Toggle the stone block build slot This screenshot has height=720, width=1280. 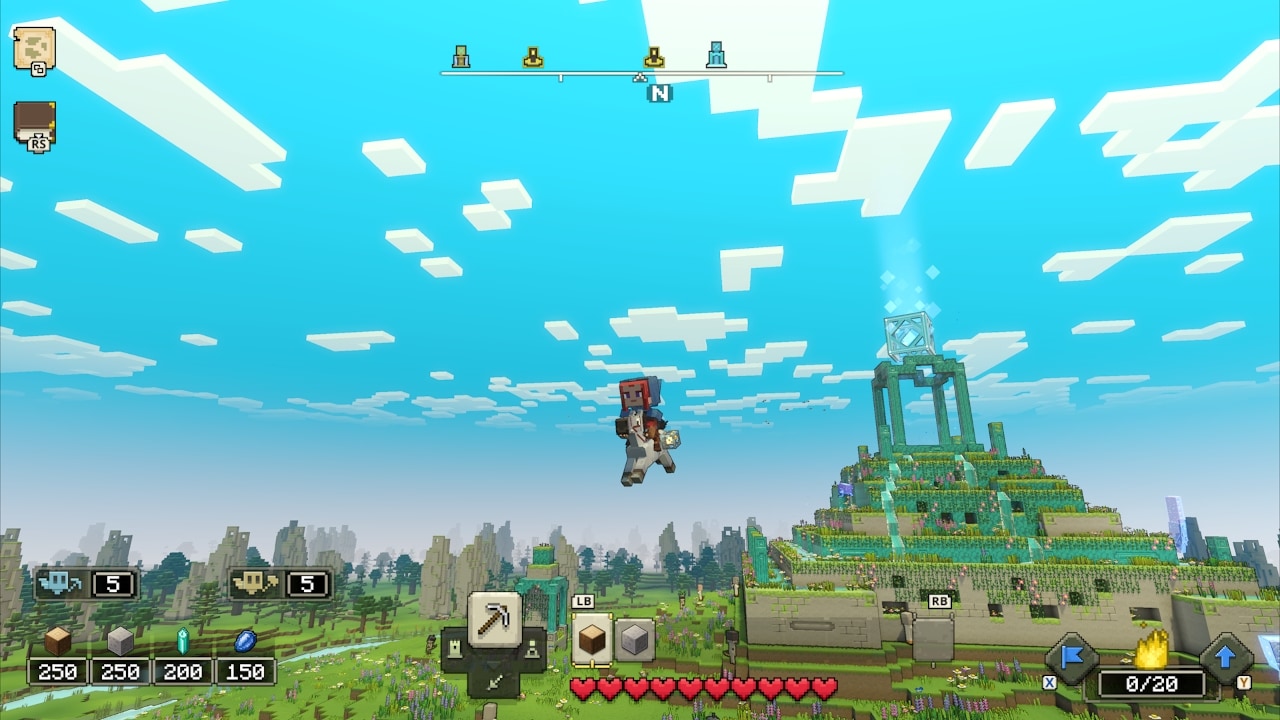(637, 636)
